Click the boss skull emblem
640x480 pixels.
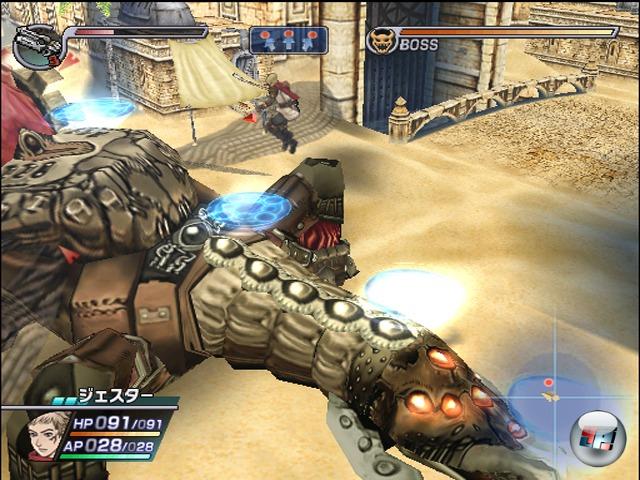pyautogui.click(x=381, y=41)
